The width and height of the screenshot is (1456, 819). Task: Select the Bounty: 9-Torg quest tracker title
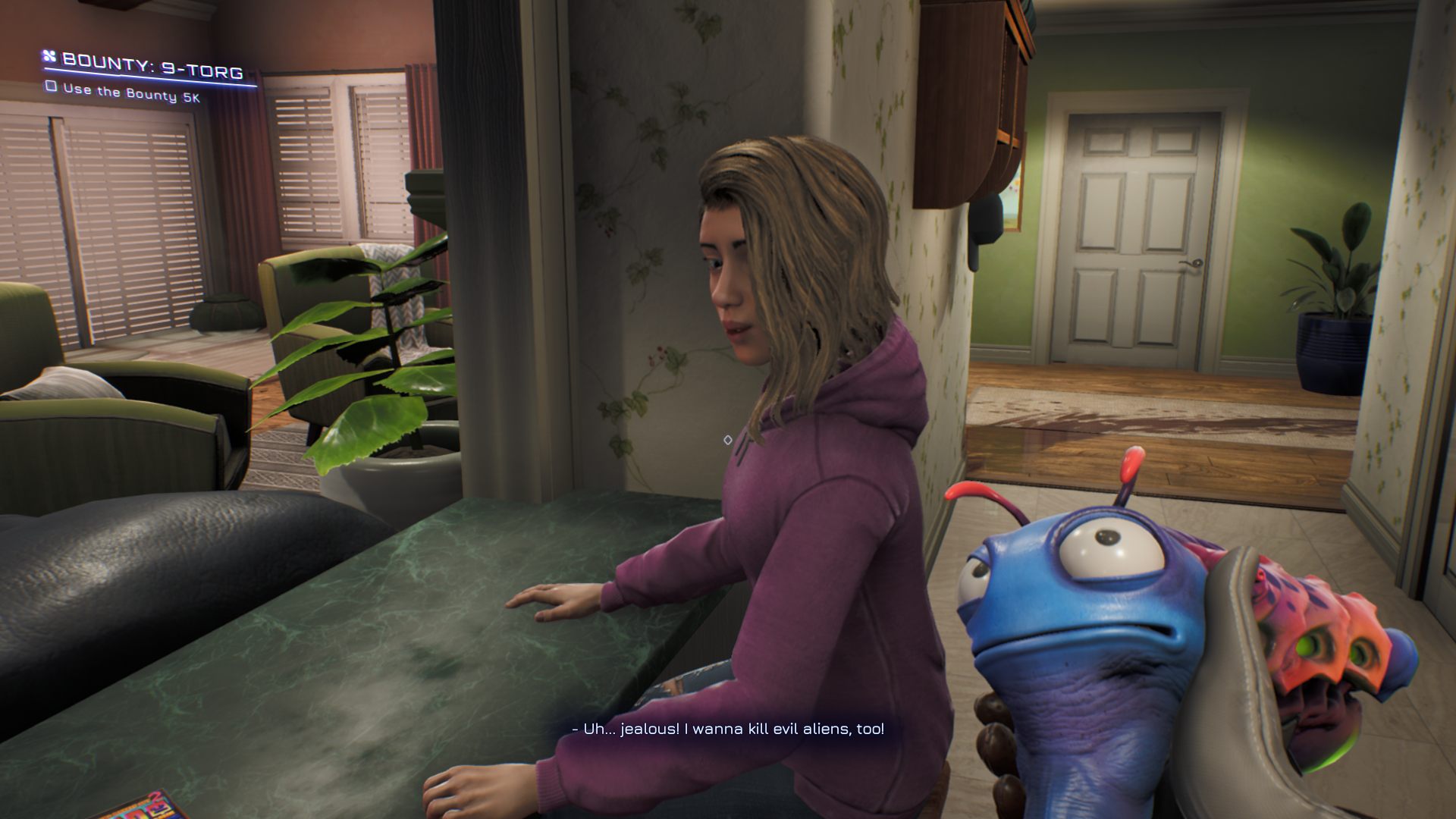click(x=152, y=67)
